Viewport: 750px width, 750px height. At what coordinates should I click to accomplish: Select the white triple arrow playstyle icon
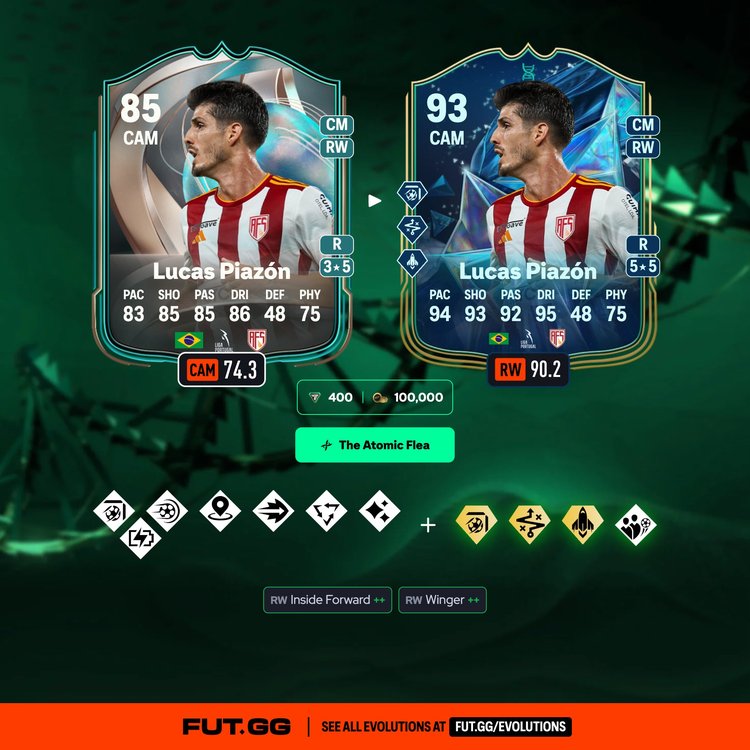pyautogui.click(x=273, y=511)
